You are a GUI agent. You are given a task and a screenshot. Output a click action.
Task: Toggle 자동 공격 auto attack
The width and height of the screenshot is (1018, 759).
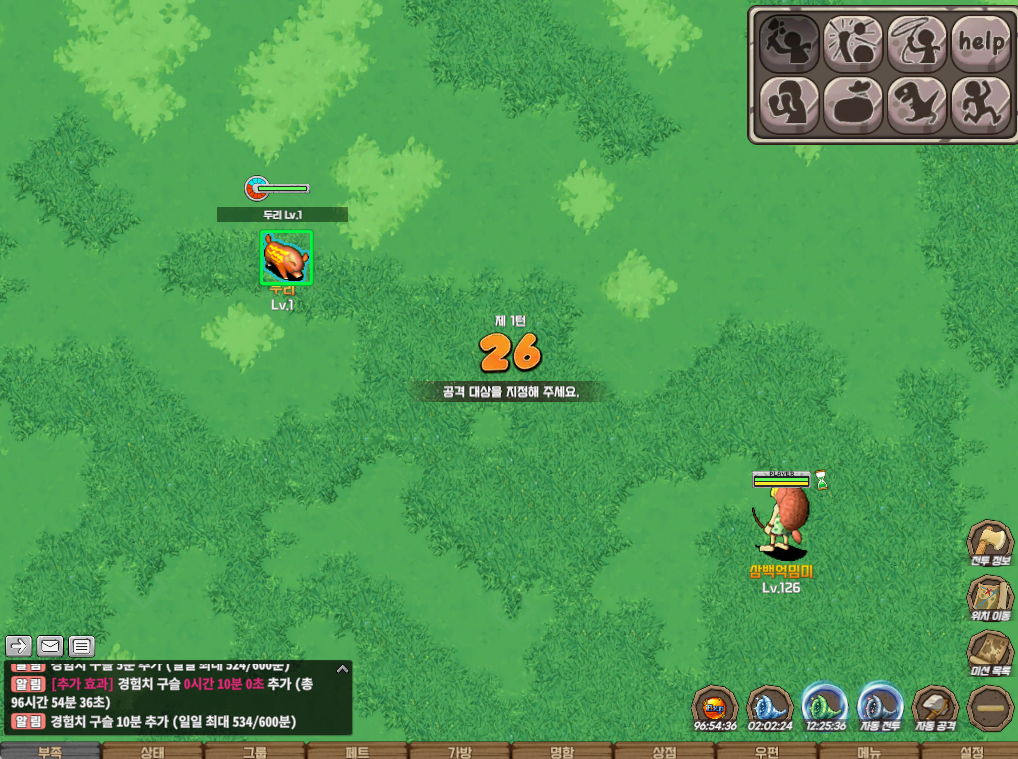(935, 708)
